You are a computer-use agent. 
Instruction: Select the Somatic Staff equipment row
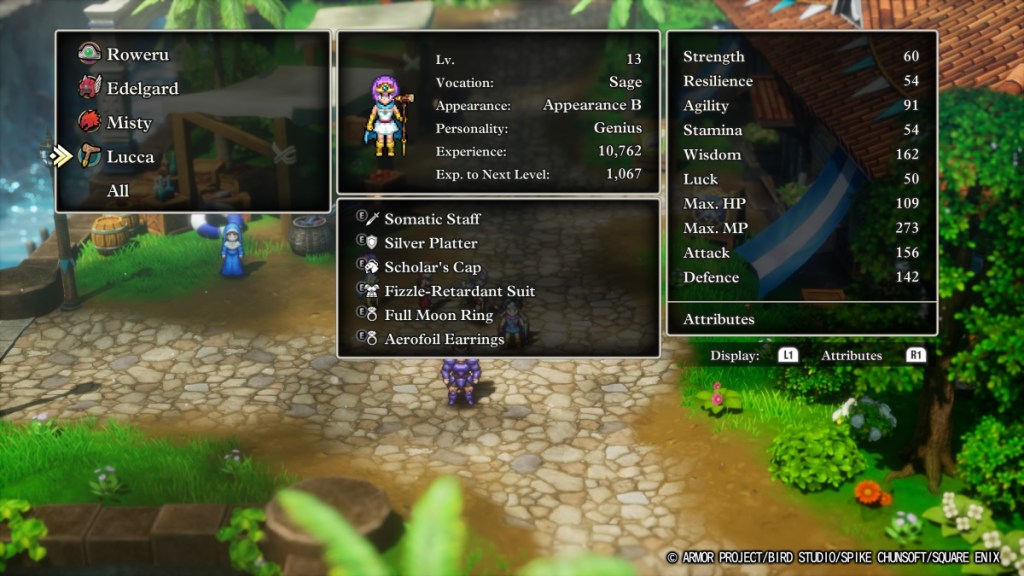click(x=432, y=219)
